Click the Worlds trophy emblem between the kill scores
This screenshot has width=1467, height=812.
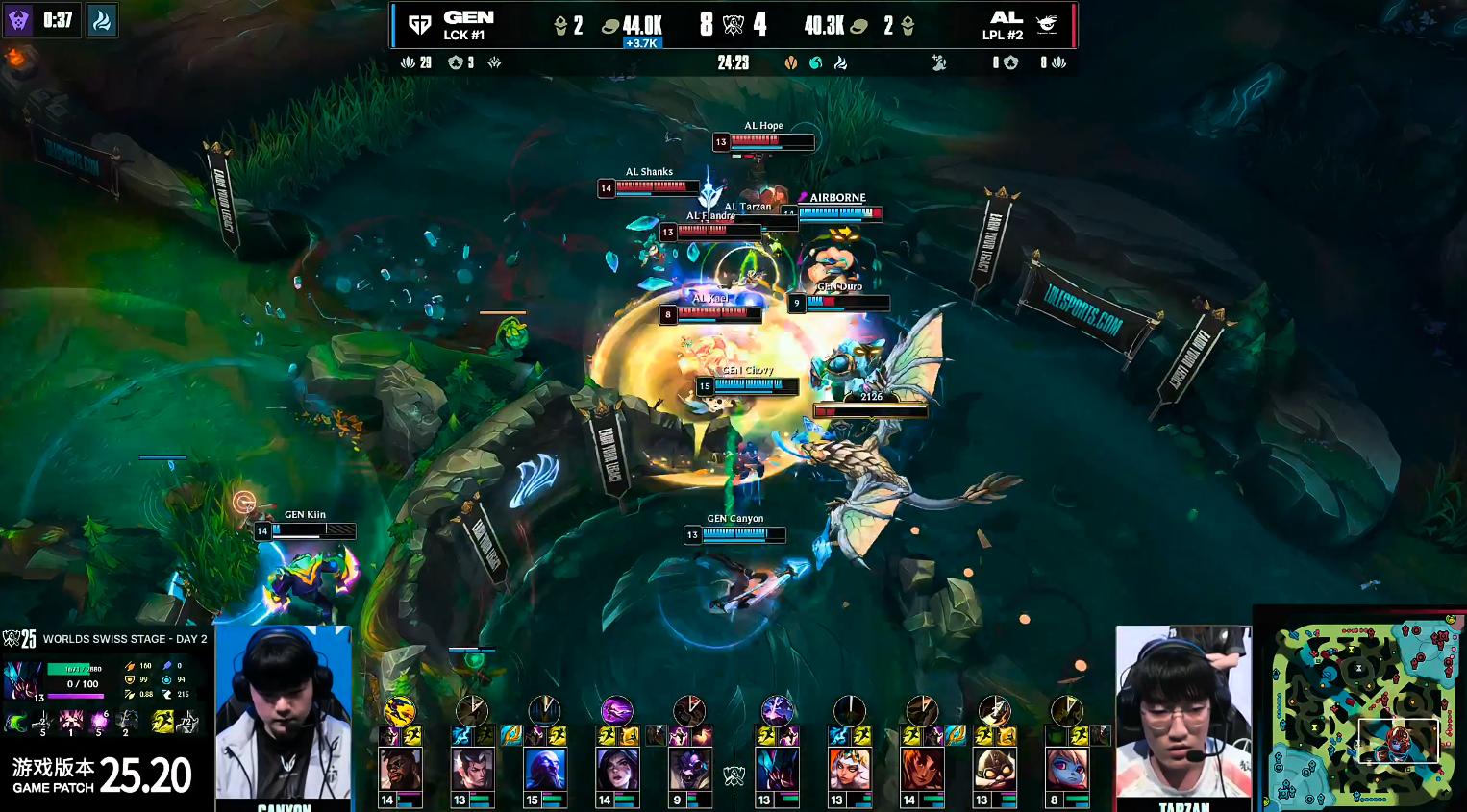733,26
